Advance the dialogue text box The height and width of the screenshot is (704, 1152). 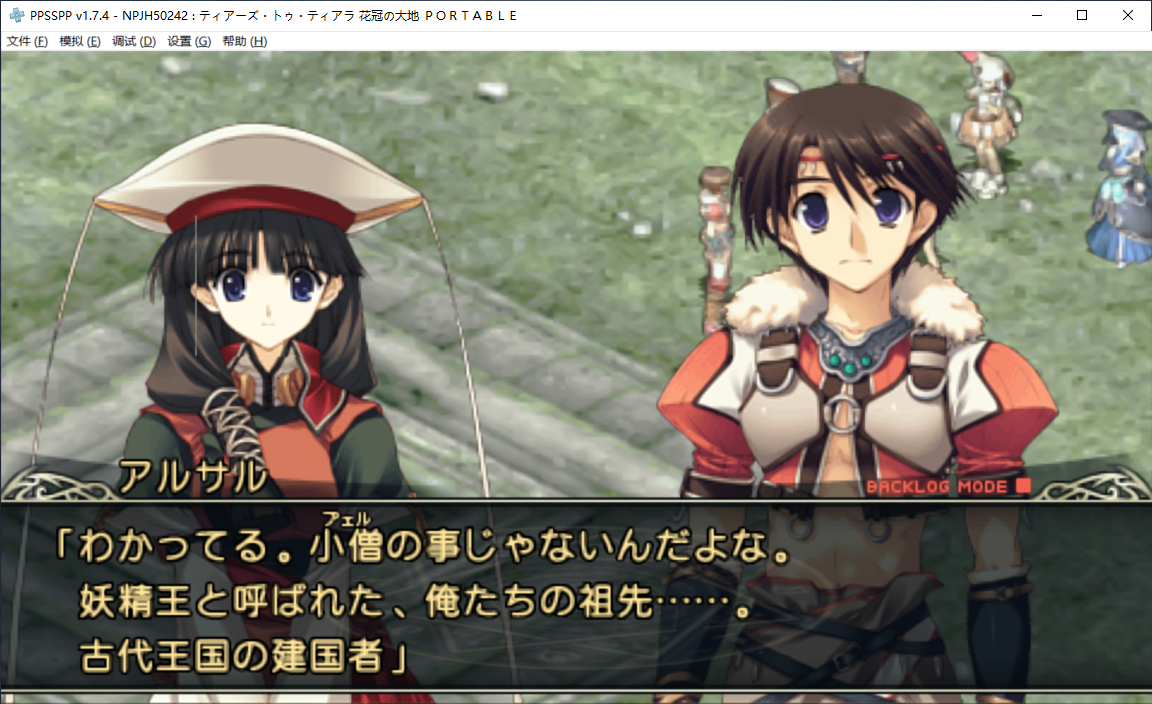[x=576, y=600]
